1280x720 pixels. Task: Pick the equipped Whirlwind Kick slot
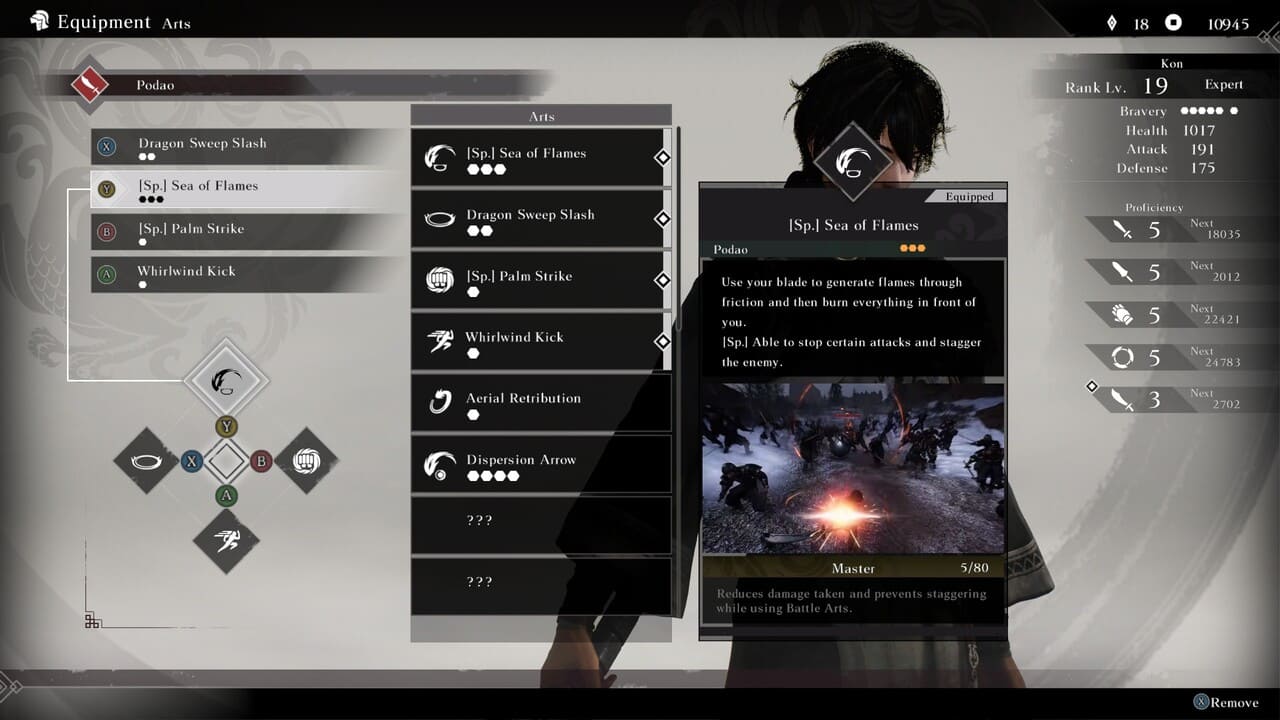pos(245,275)
